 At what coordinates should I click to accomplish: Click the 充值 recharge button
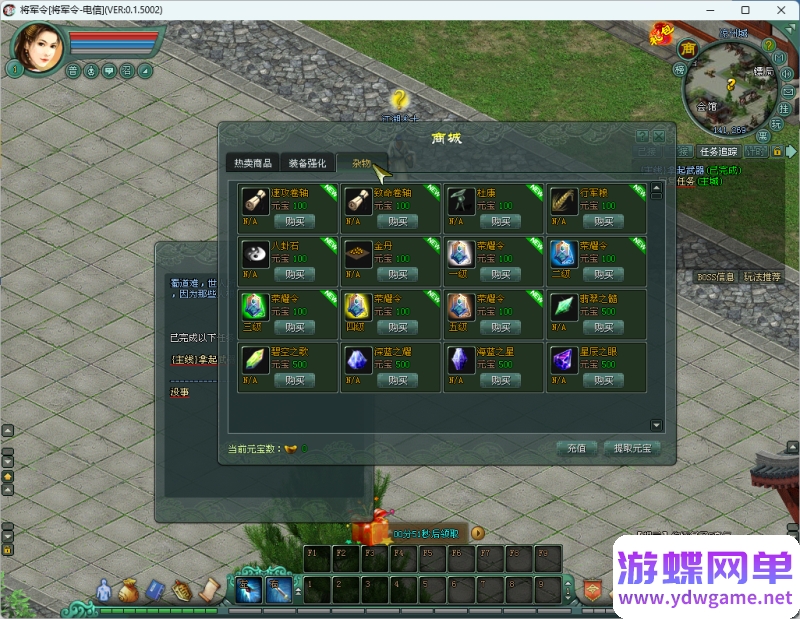[x=576, y=448]
